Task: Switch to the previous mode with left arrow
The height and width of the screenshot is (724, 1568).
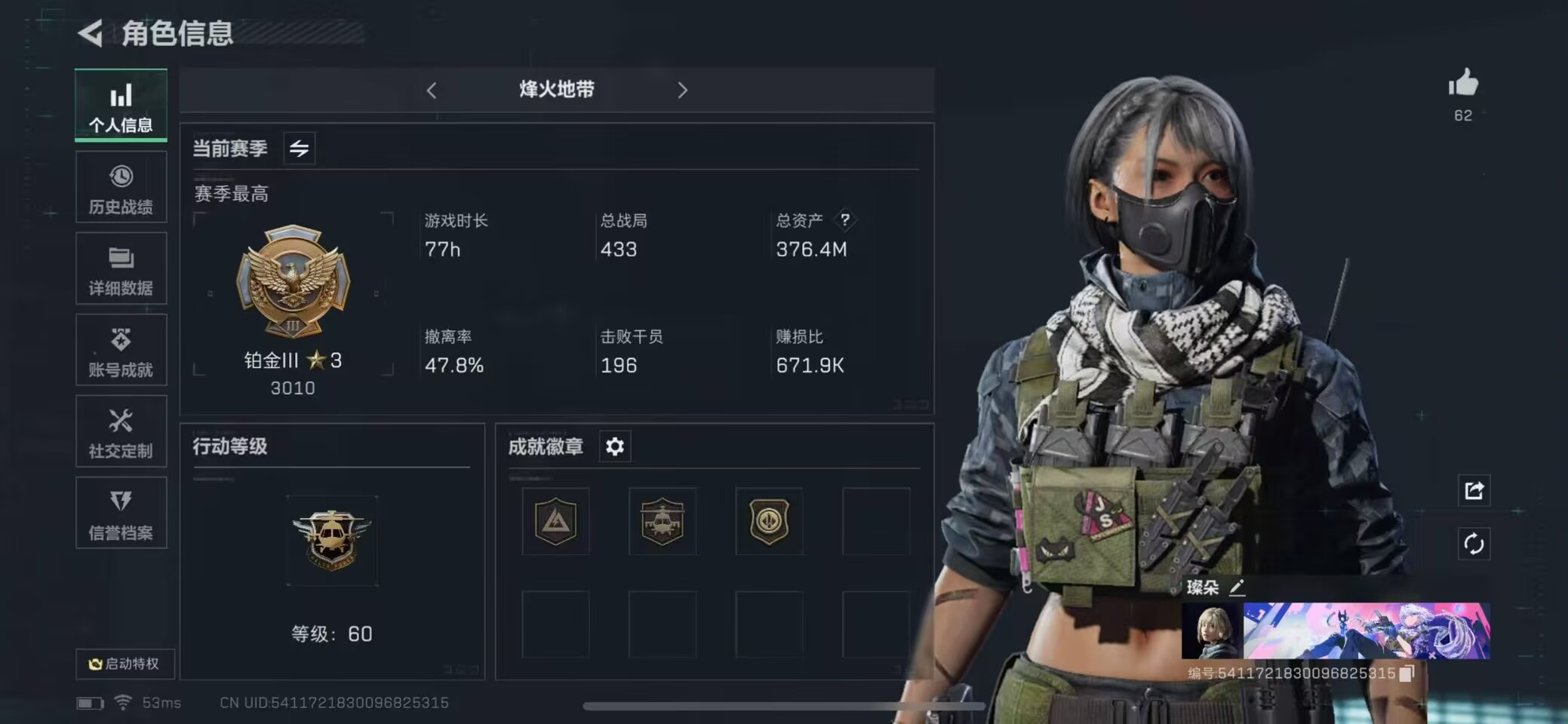Action: click(432, 90)
